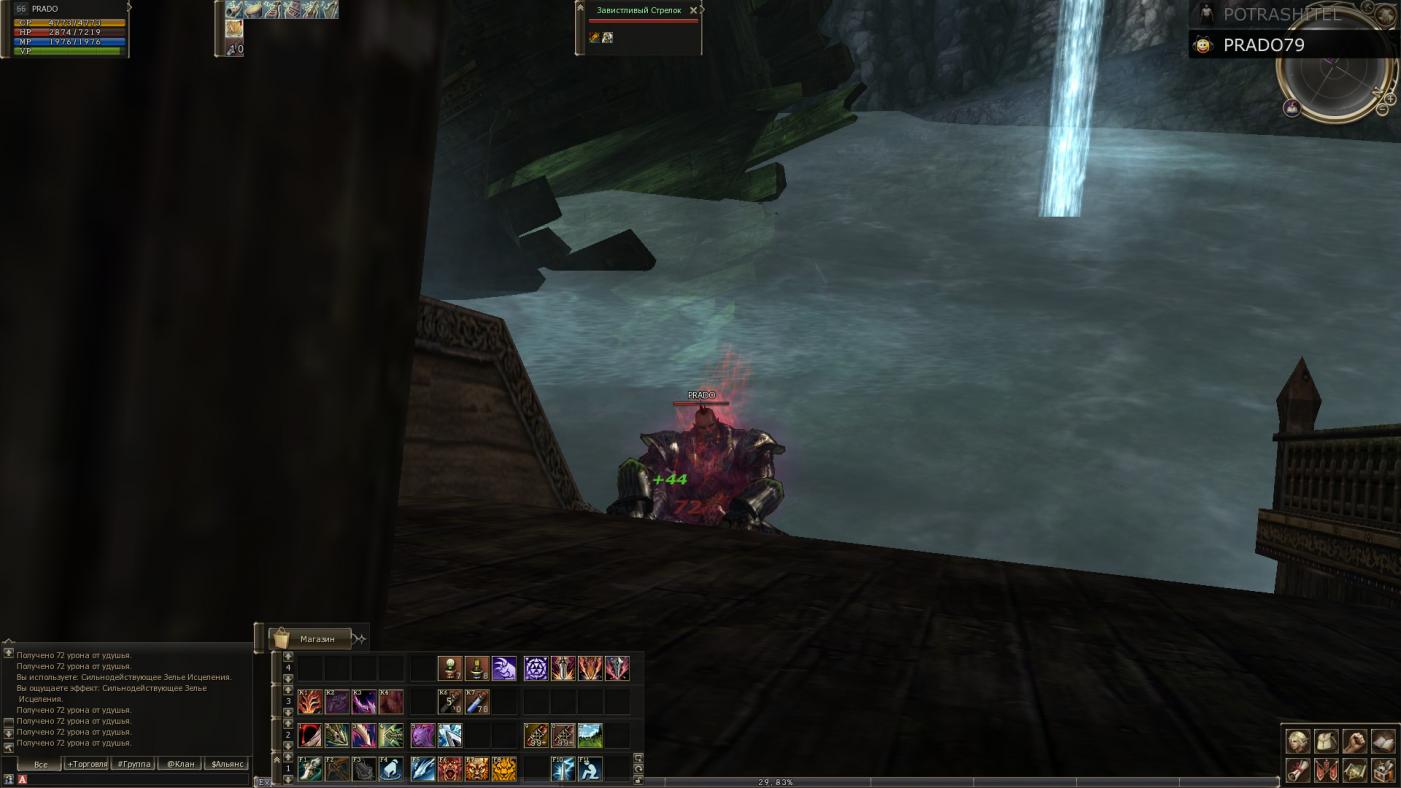Screen dimensions: 1401x788
Task: Switch to the #Группа chat tab
Action: [x=133, y=764]
